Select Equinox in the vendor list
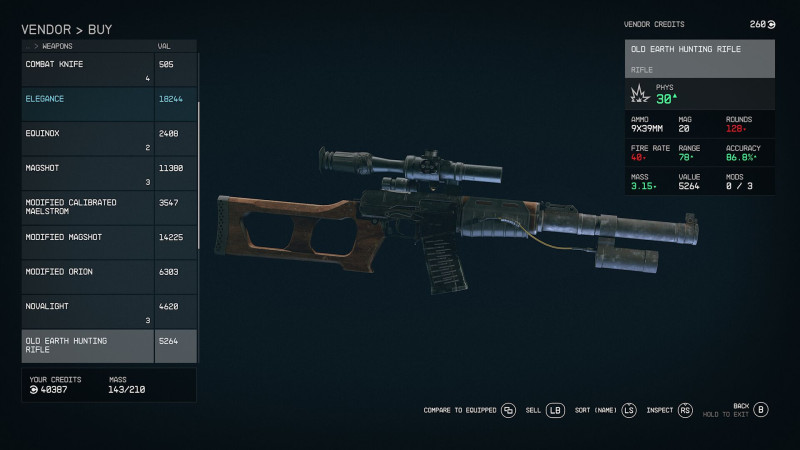 (108, 138)
